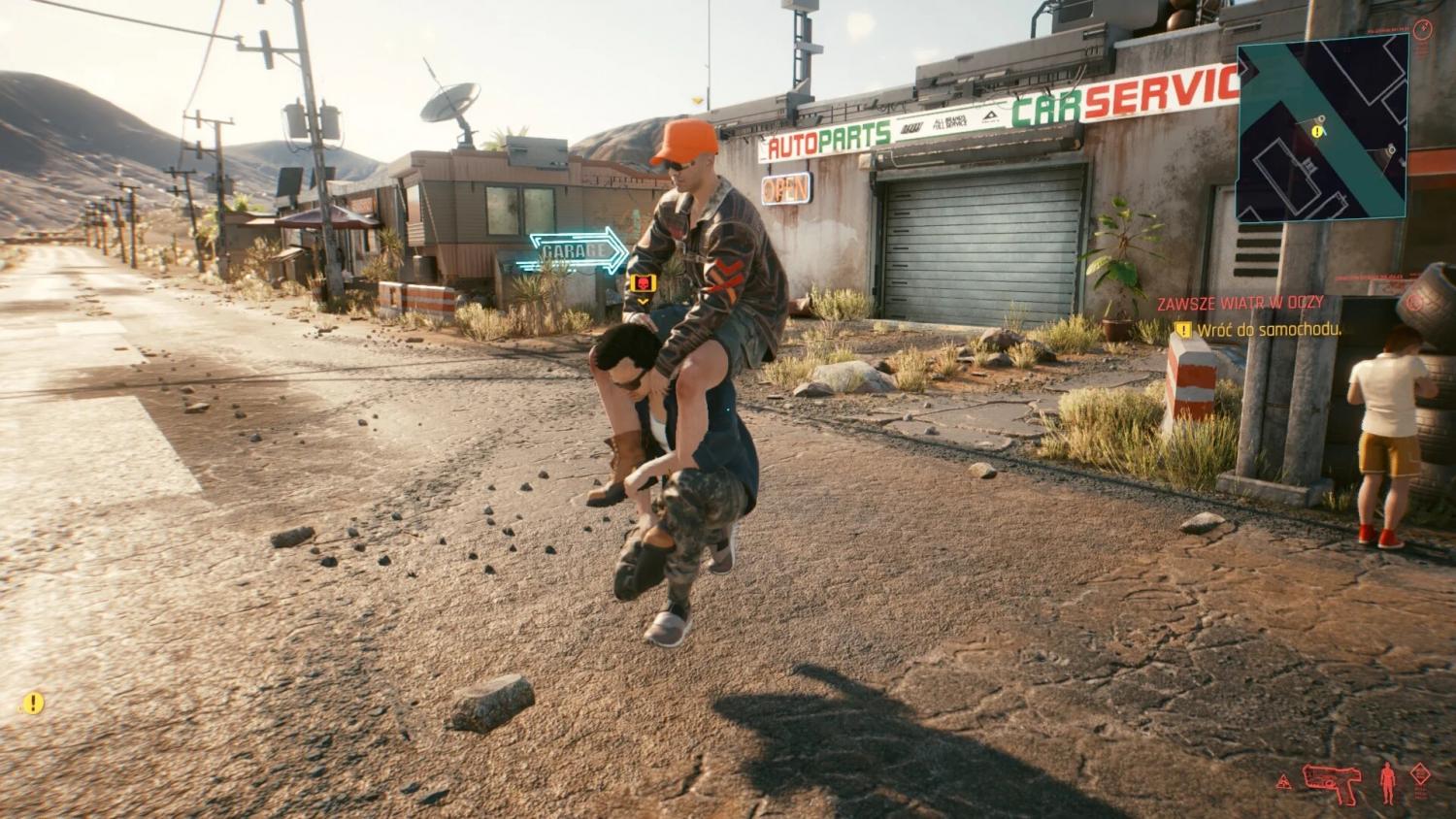Screen dimensions: 1456x819
Task: Select the yellow exclamation quest waypoint near the road
Action: click(34, 703)
